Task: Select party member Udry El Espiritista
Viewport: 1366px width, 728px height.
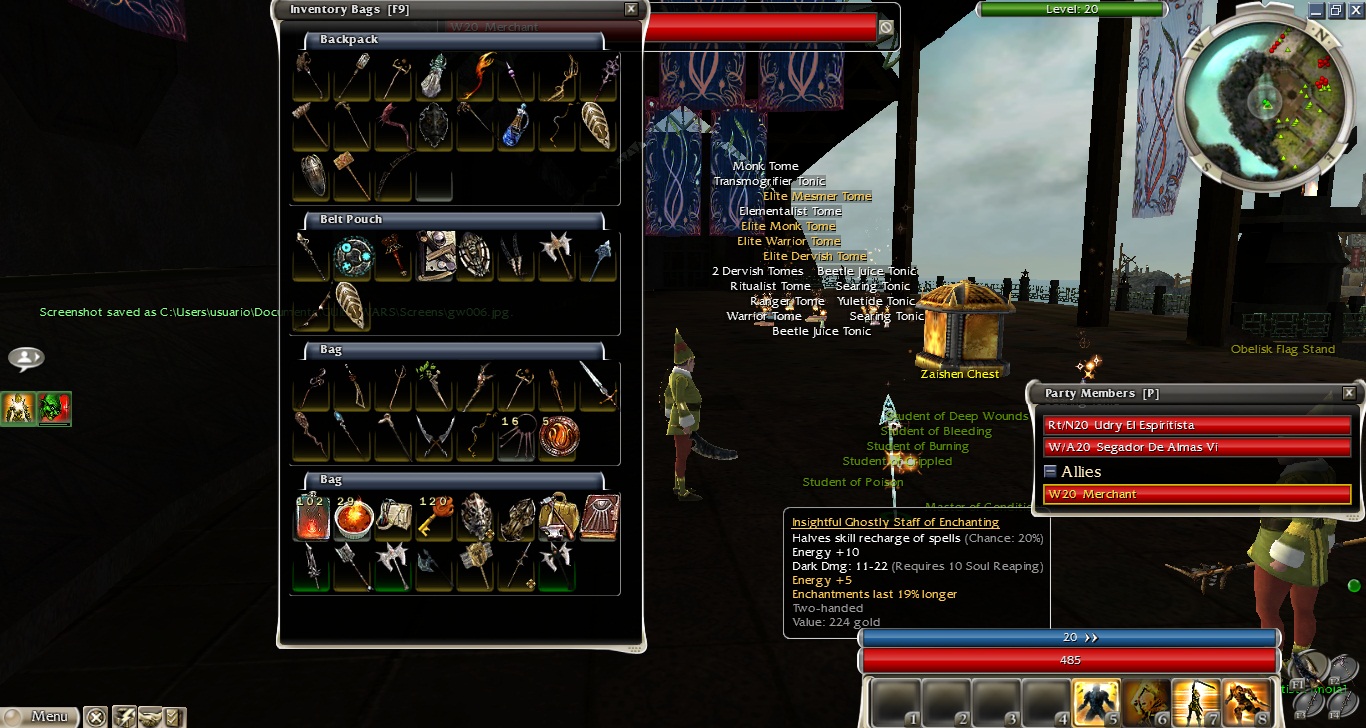Action: 1196,425
